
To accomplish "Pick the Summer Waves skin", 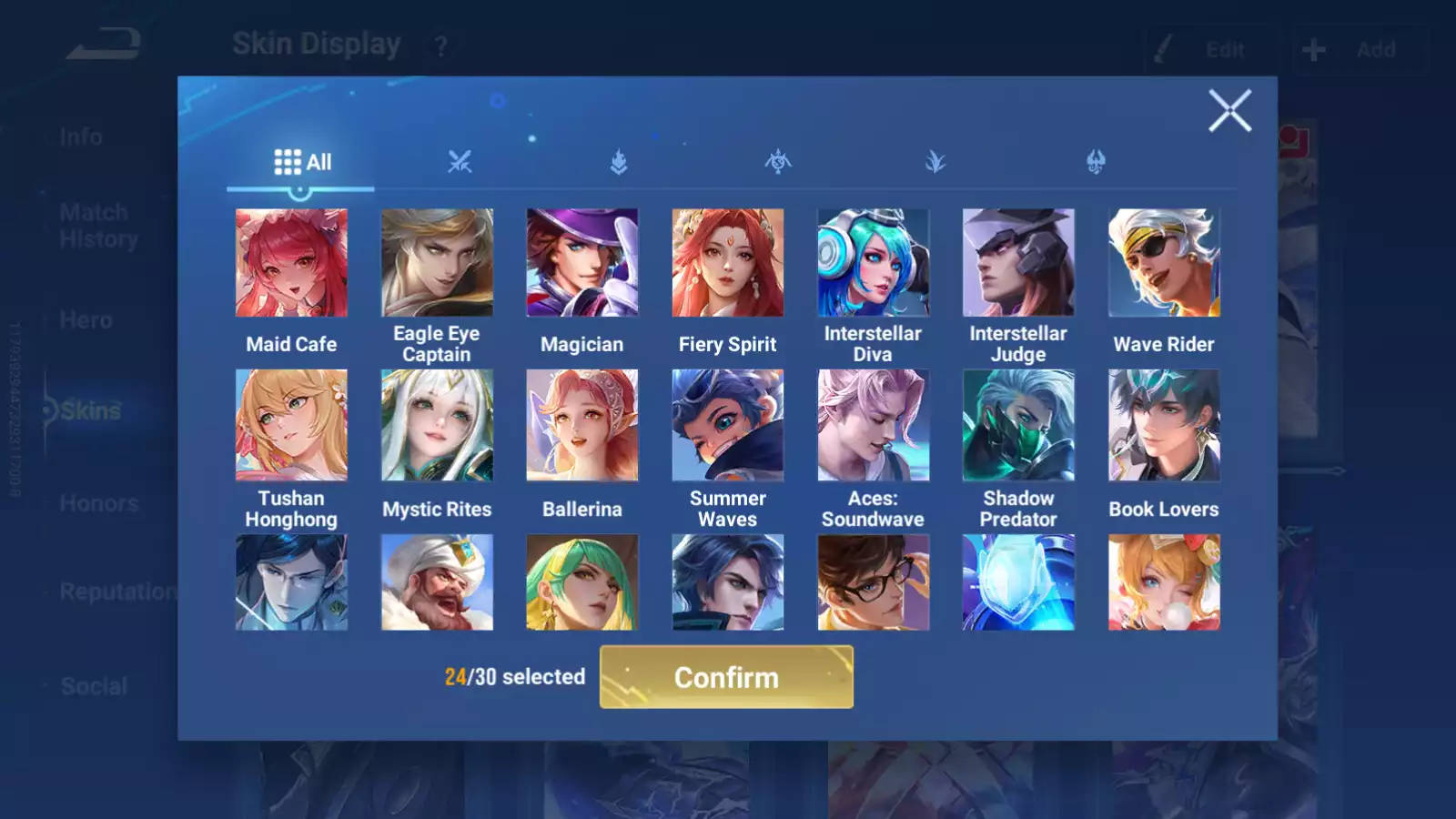I will point(727,425).
